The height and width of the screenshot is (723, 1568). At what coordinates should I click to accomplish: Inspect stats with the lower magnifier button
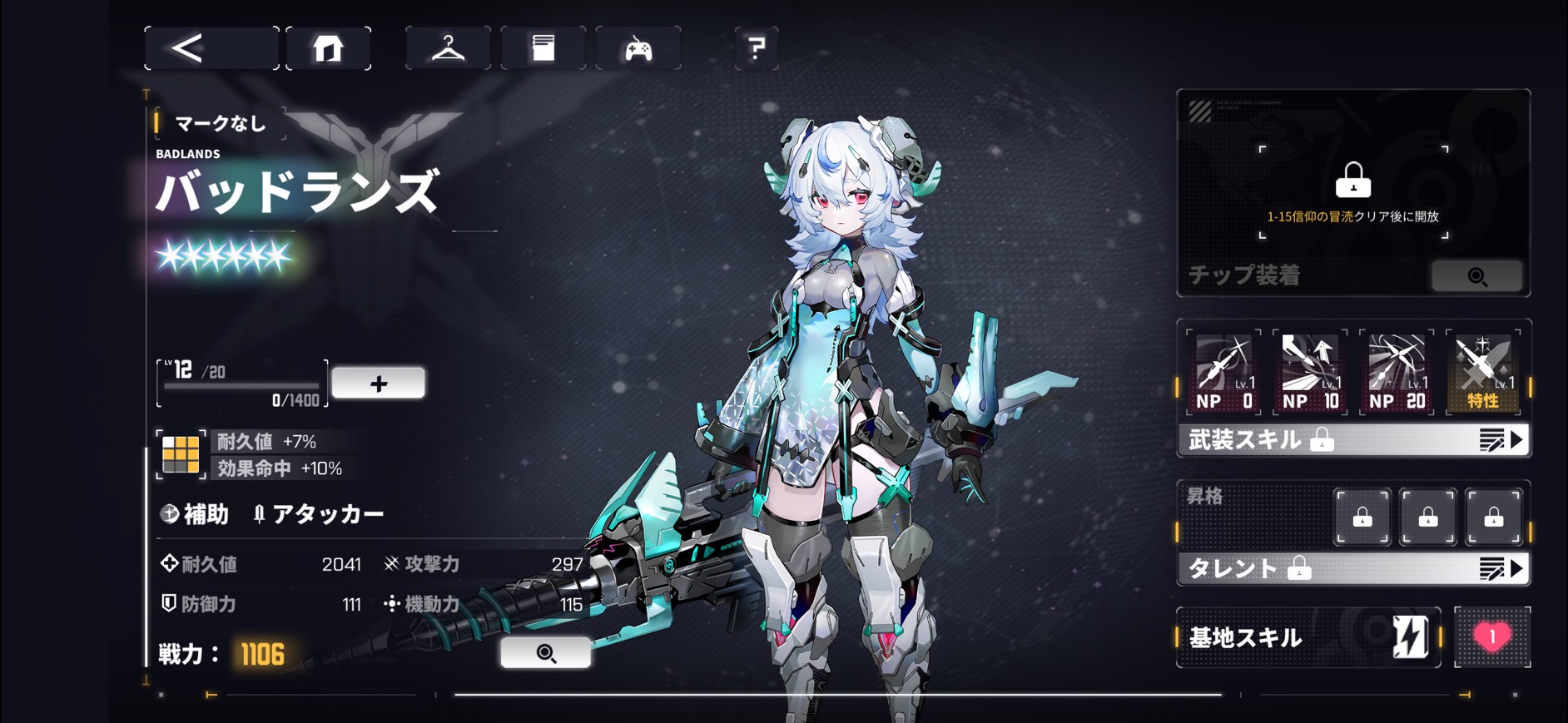click(546, 653)
